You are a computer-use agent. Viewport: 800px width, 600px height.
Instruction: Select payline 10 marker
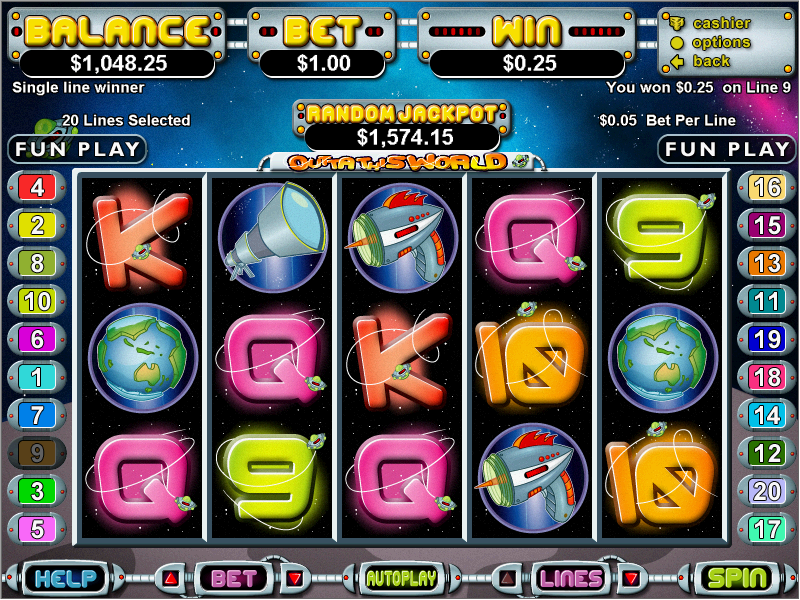pyautogui.click(x=37, y=300)
